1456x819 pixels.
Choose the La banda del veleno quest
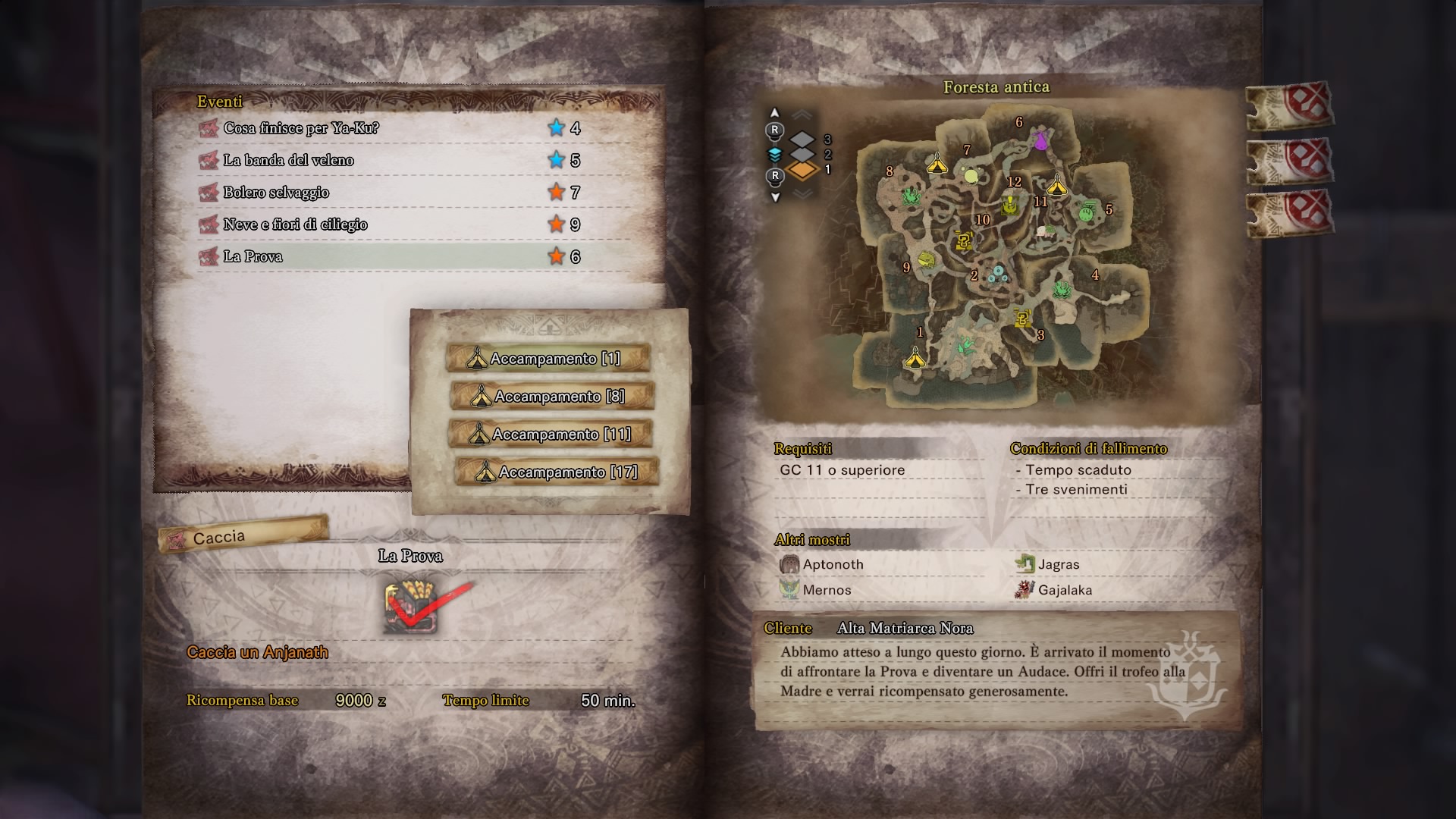(288, 160)
